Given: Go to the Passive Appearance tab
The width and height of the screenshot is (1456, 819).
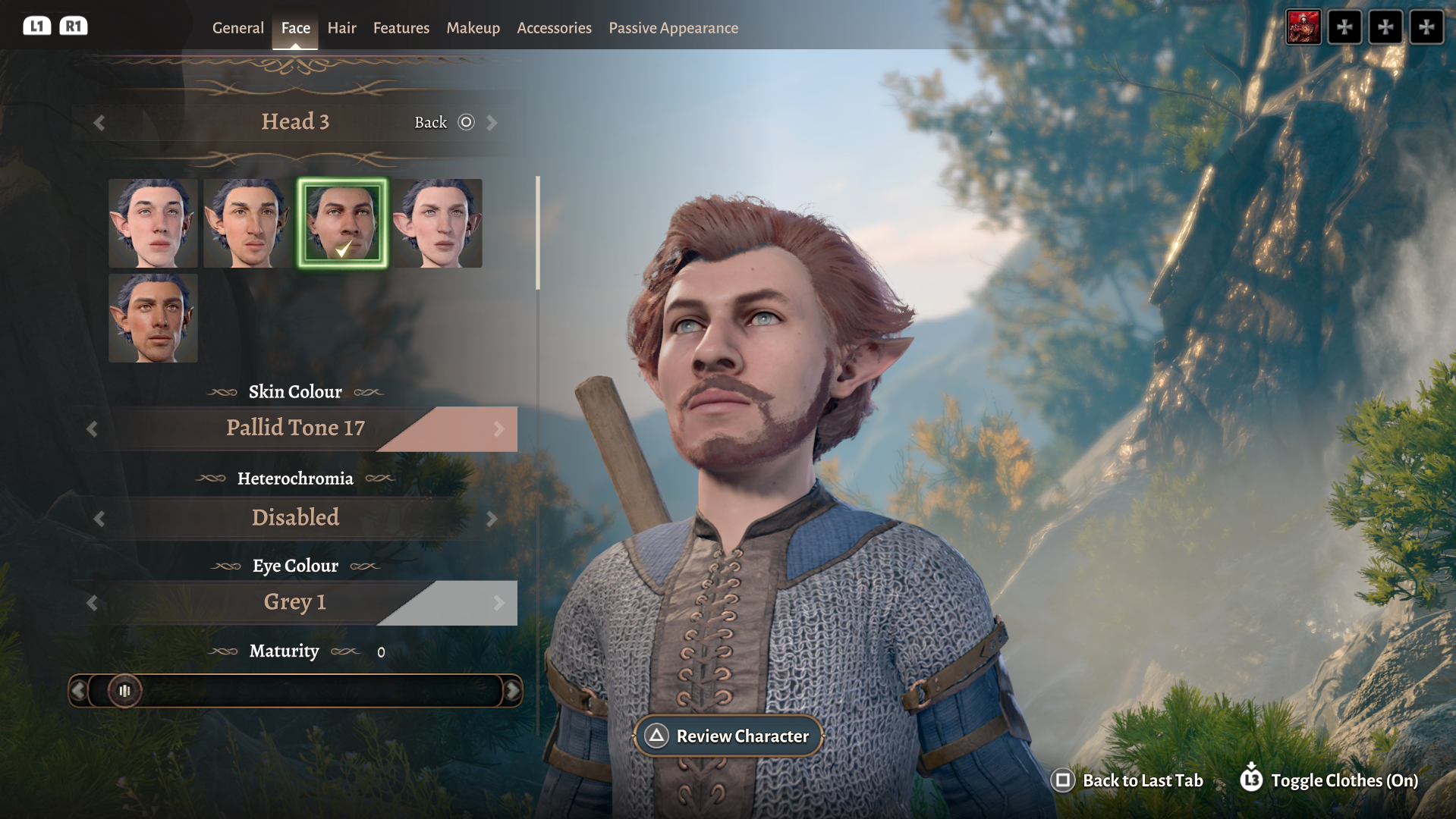Looking at the screenshot, I should click(673, 28).
